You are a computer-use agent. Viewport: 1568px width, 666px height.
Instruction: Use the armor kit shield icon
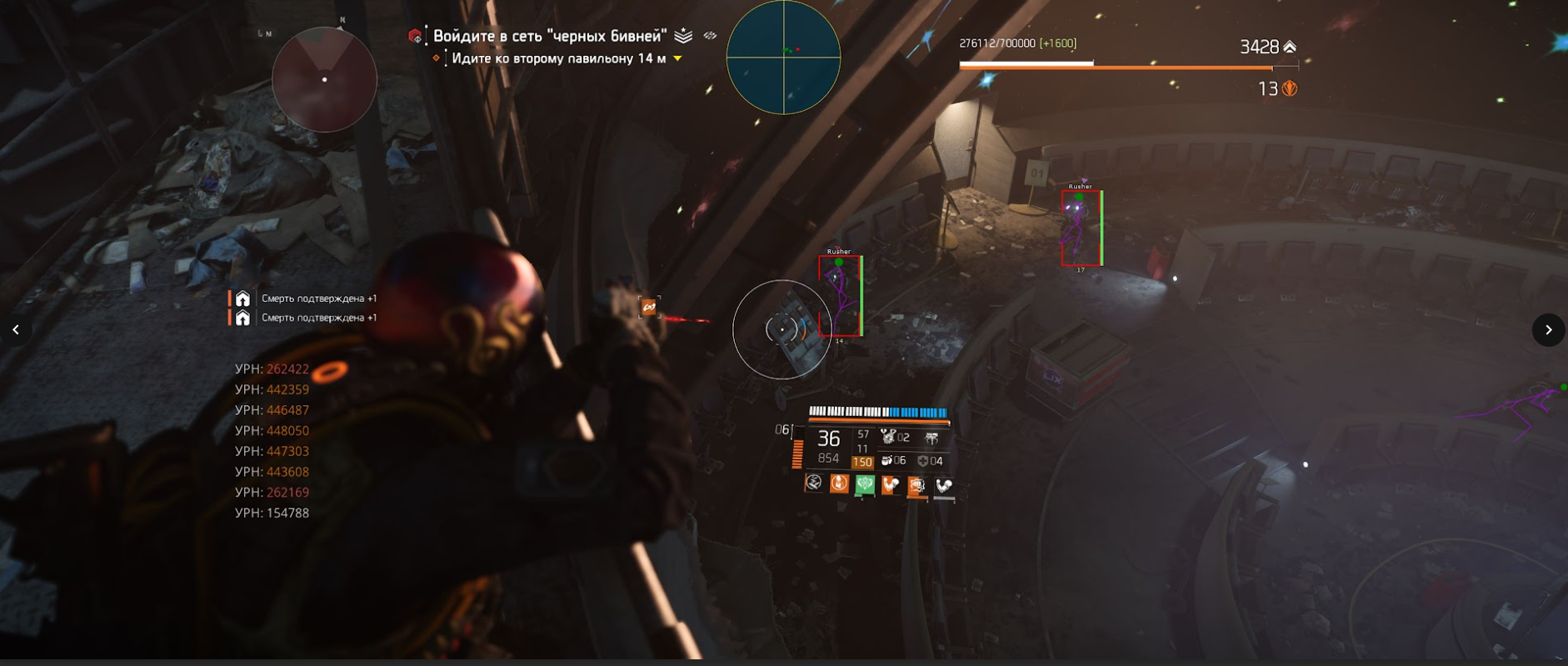pos(922,461)
